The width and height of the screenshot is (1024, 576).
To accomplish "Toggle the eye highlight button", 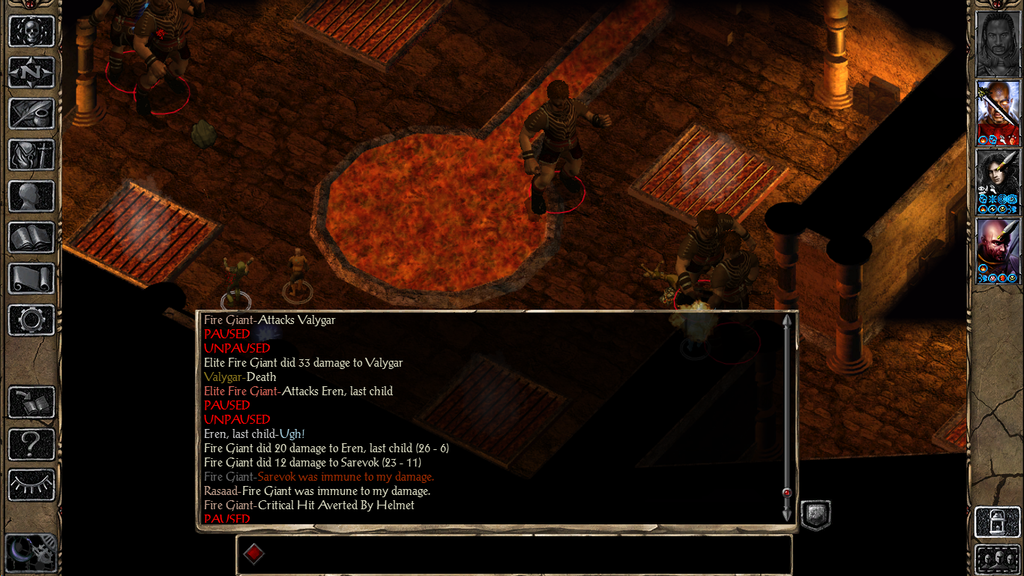I will pyautogui.click(x=31, y=485).
